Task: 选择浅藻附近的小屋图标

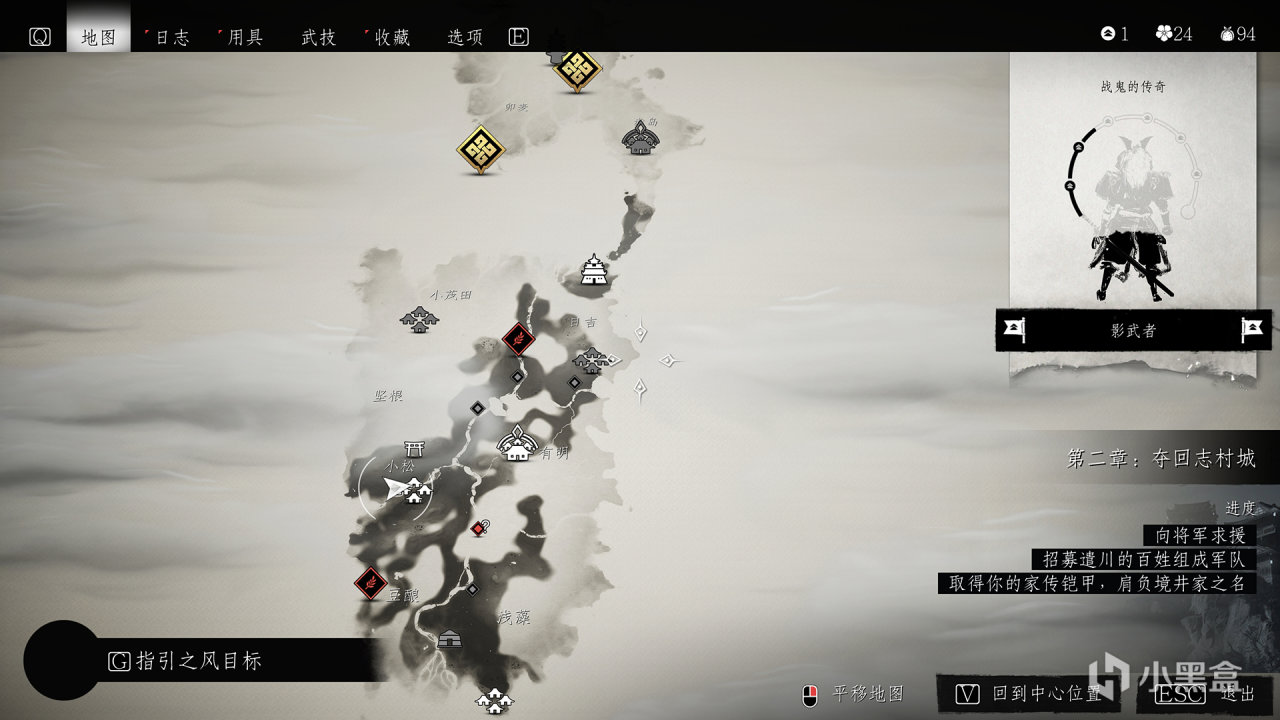Action: [x=452, y=637]
